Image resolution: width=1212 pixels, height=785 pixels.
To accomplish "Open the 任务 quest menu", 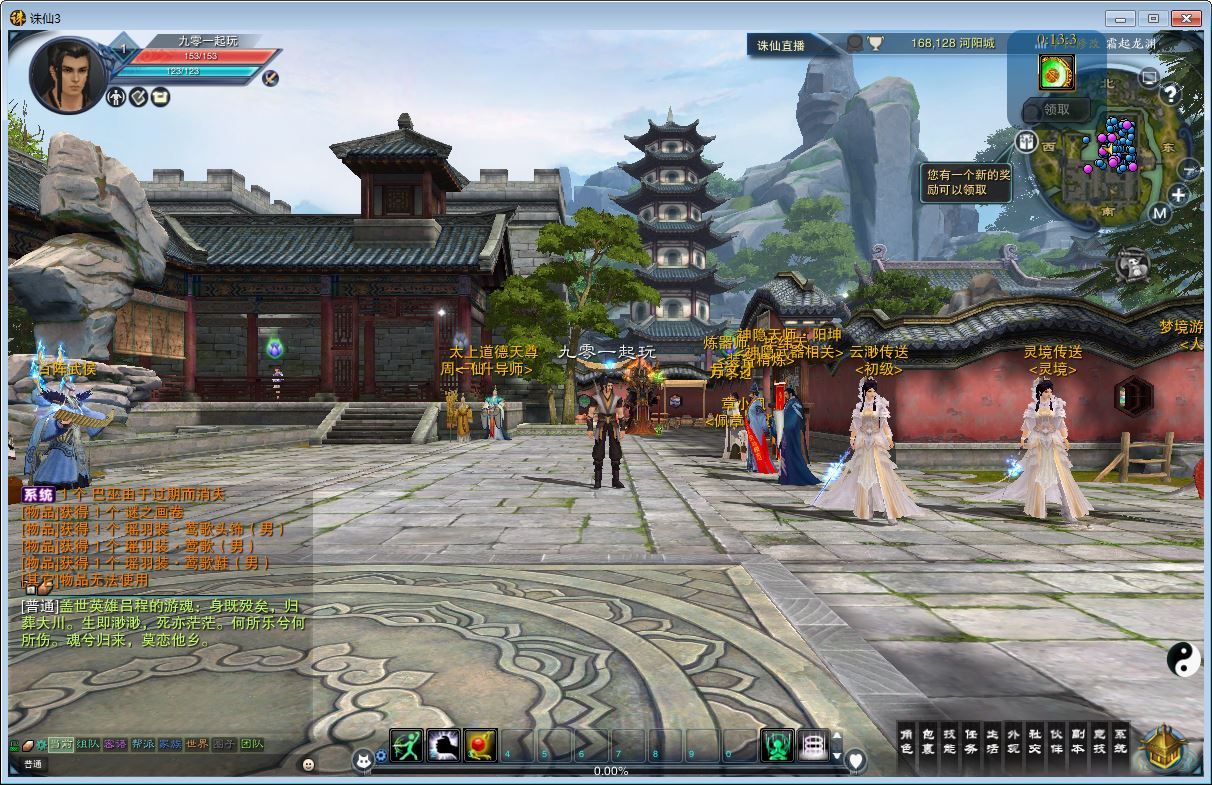I will pyautogui.click(x=970, y=741).
